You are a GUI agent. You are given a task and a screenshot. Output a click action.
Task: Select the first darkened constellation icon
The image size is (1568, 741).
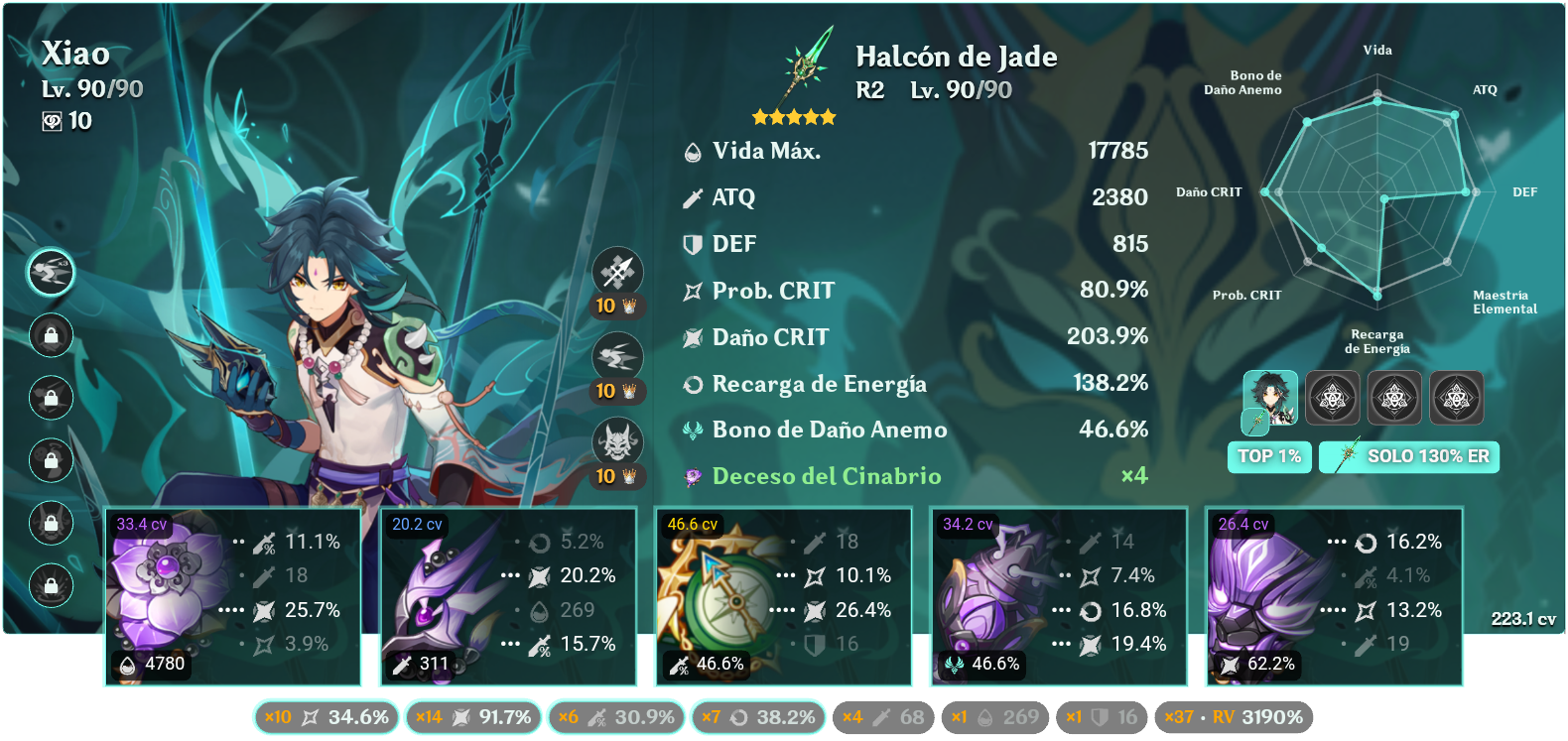[x=1333, y=398]
